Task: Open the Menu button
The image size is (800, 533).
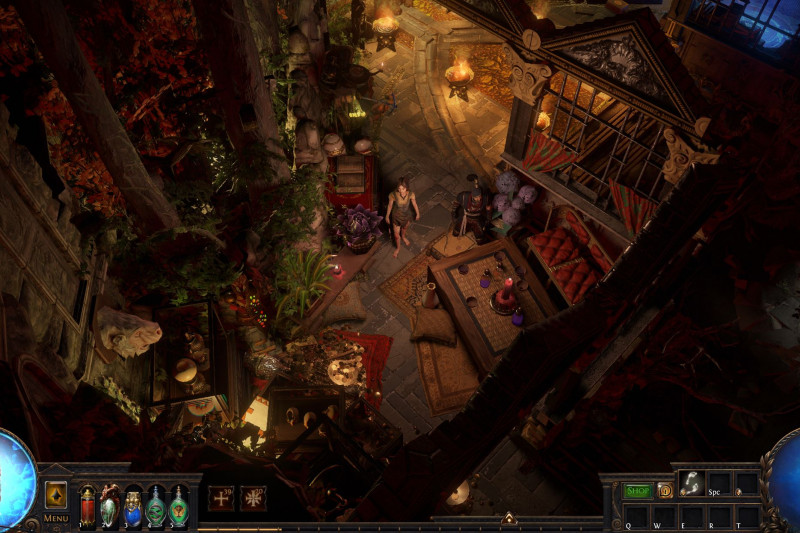Action: [56, 518]
